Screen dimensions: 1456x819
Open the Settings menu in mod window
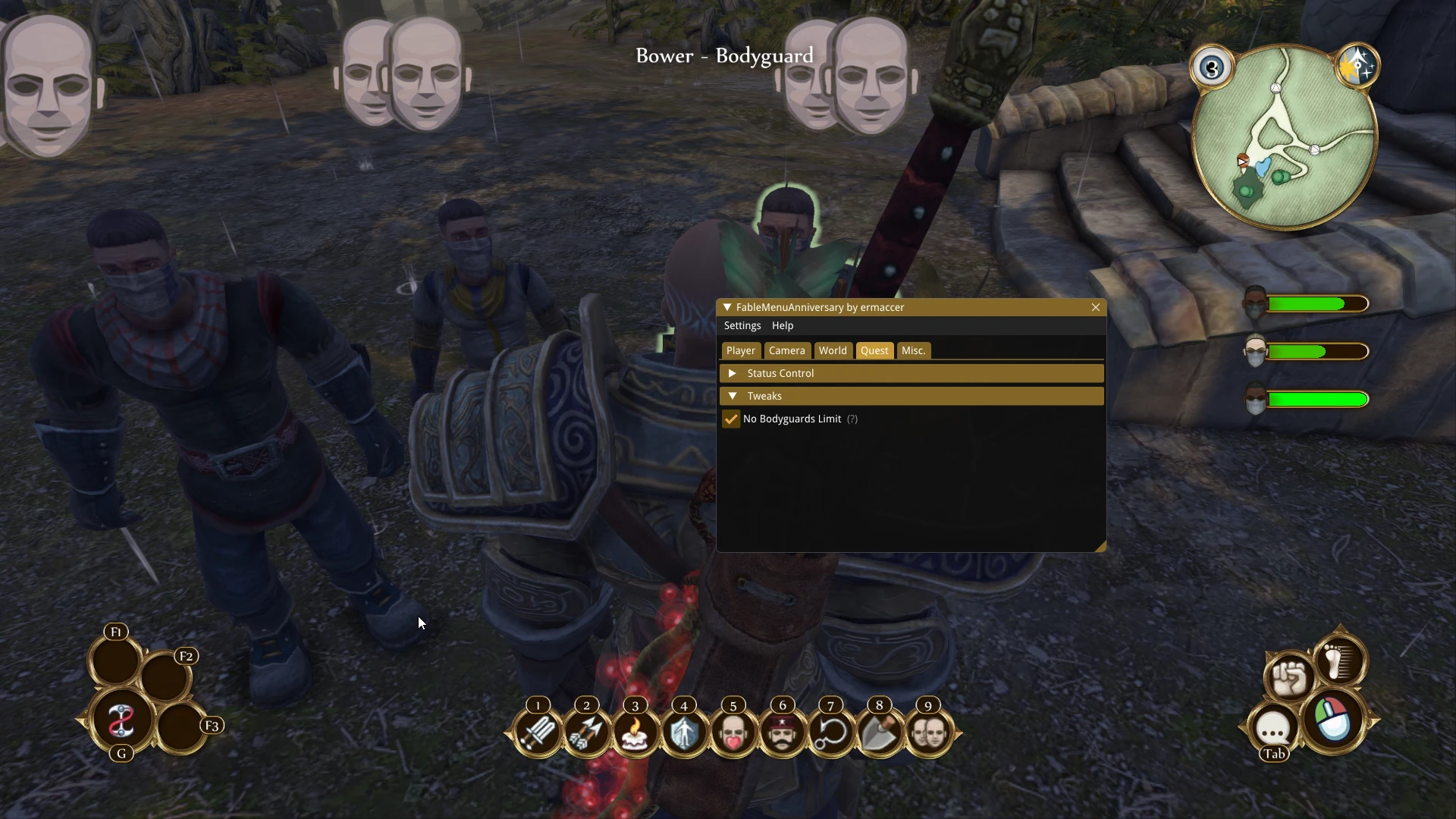coord(742,325)
